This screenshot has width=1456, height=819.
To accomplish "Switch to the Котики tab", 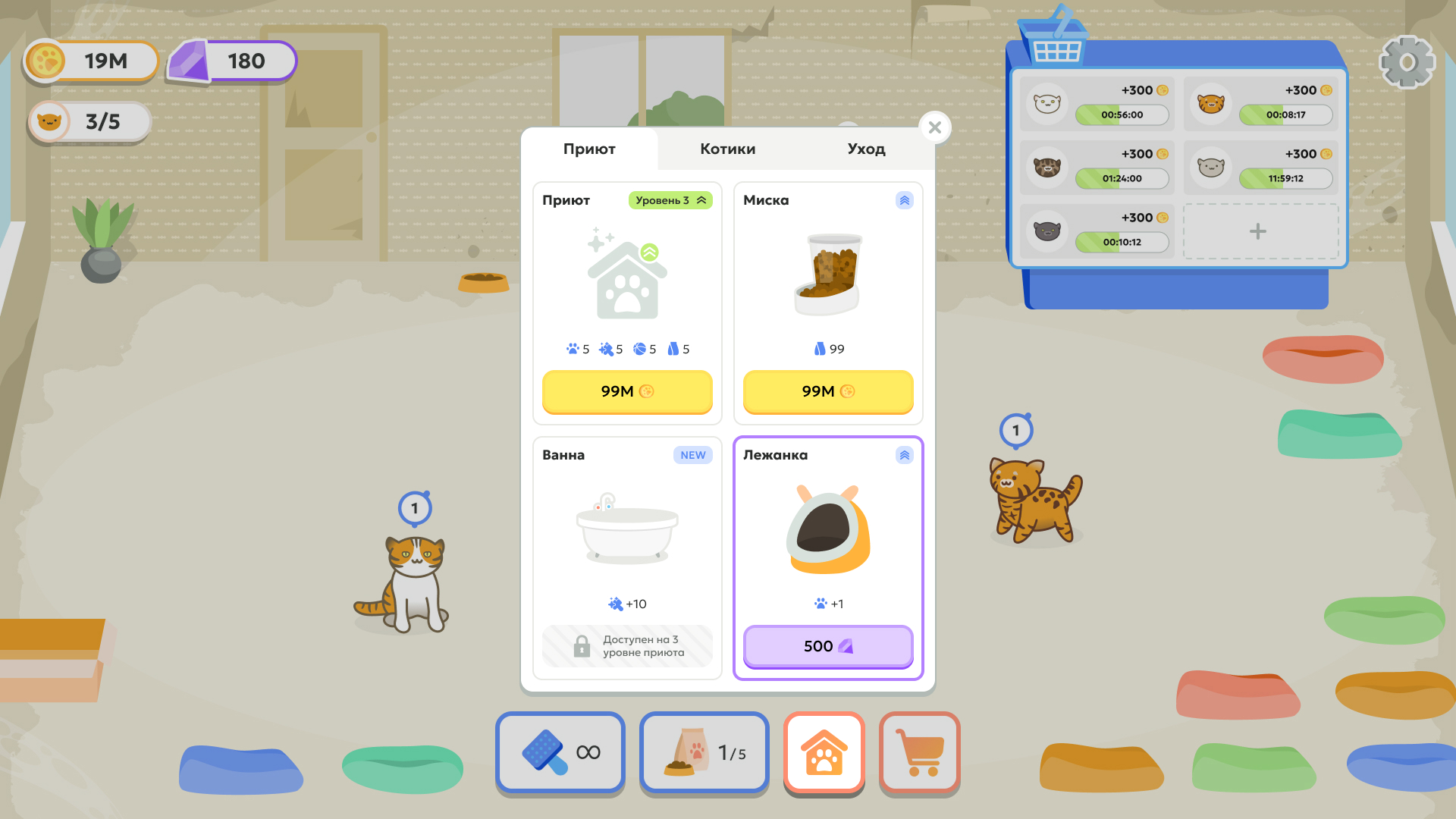I will [x=727, y=149].
